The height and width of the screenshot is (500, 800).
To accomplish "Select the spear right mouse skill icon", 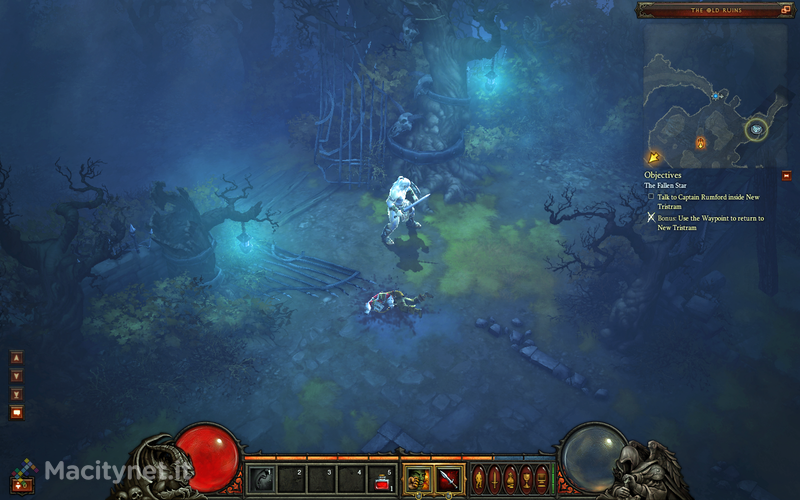I will pos(448,478).
